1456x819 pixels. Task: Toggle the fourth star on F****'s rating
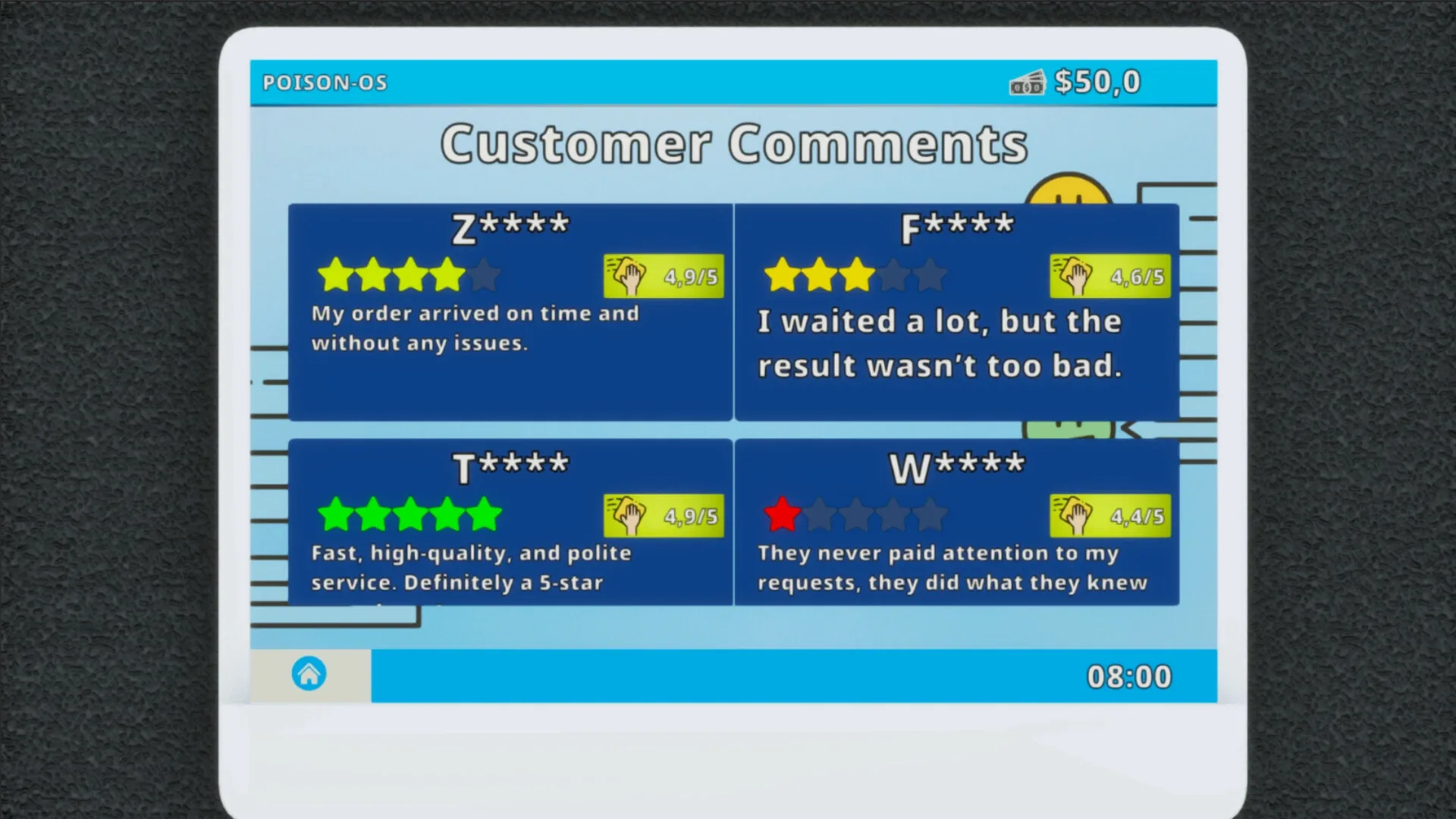(x=893, y=275)
